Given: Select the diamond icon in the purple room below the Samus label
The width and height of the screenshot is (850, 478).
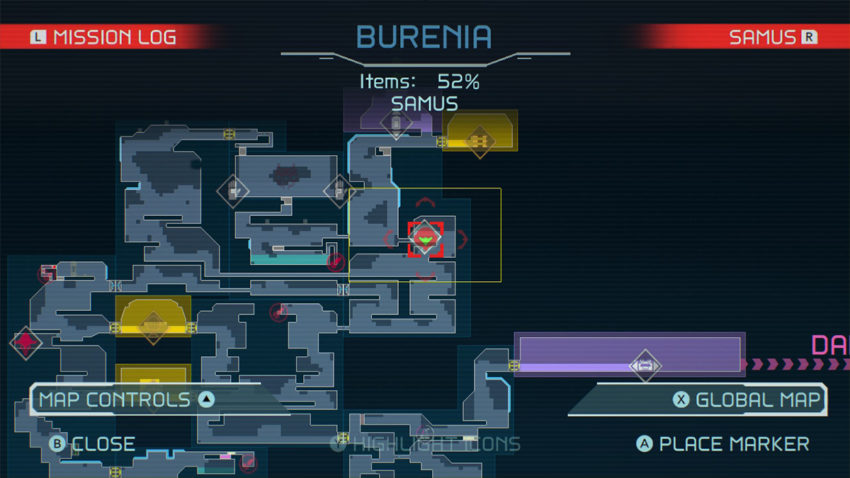Looking at the screenshot, I should click(x=396, y=124).
